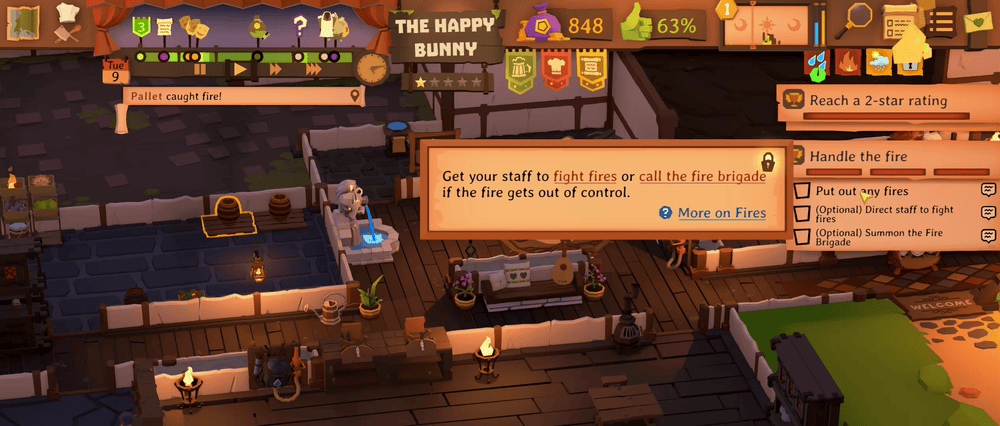
Task: Pause the game speed
Action: [x=199, y=69]
